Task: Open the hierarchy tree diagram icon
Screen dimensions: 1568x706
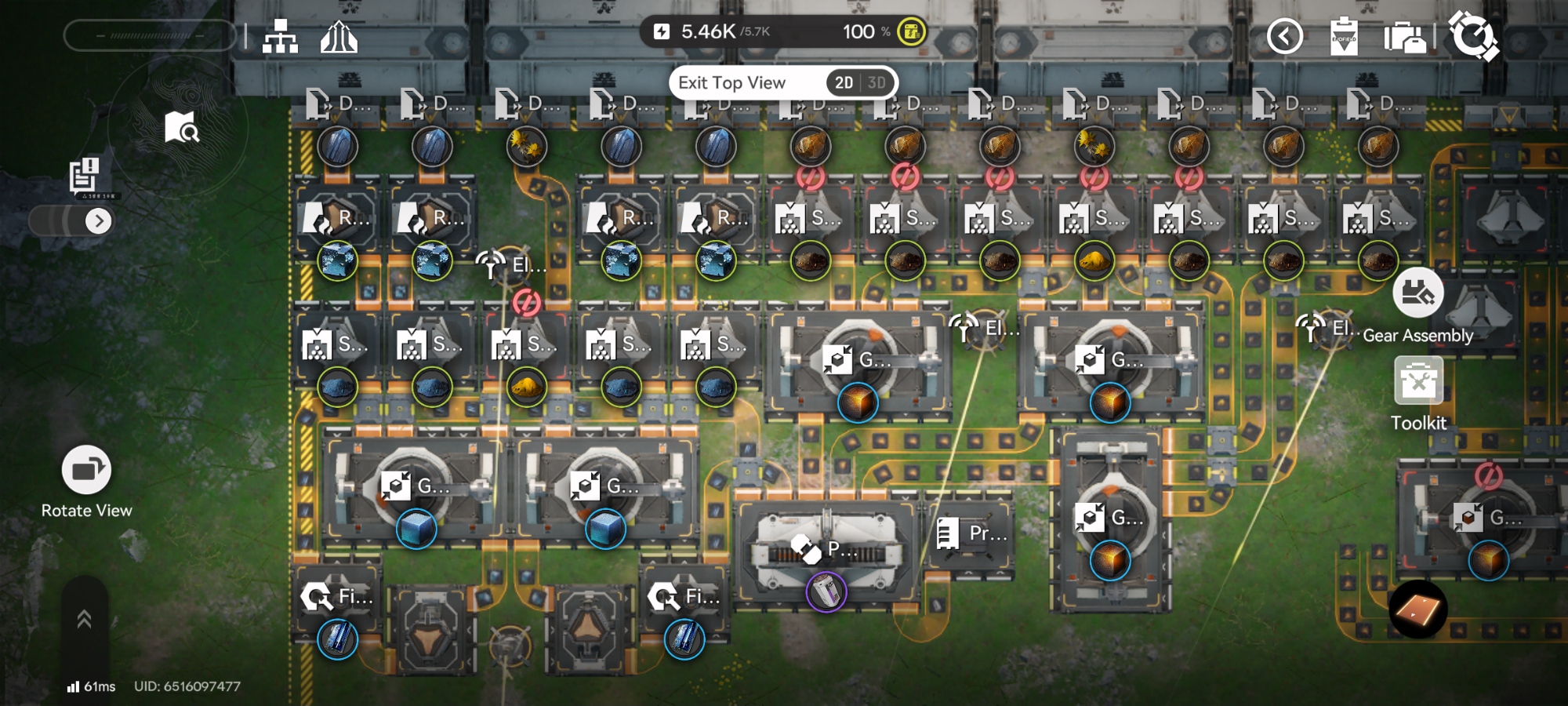Action: click(280, 36)
